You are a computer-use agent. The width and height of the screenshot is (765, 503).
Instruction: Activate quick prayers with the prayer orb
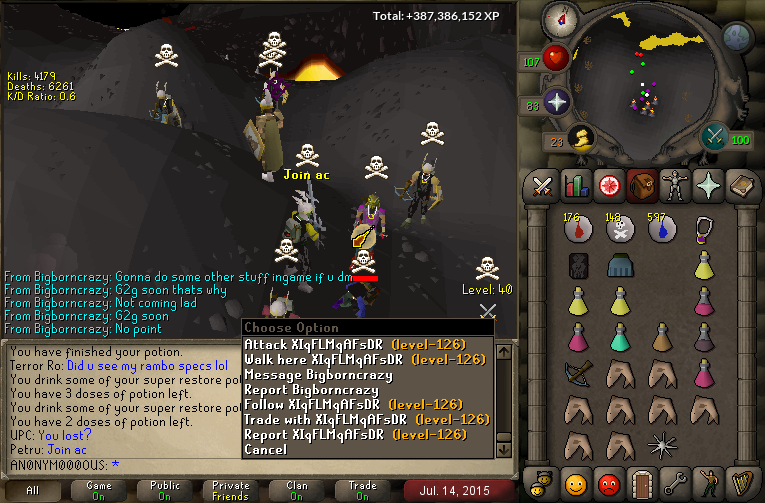(x=556, y=102)
